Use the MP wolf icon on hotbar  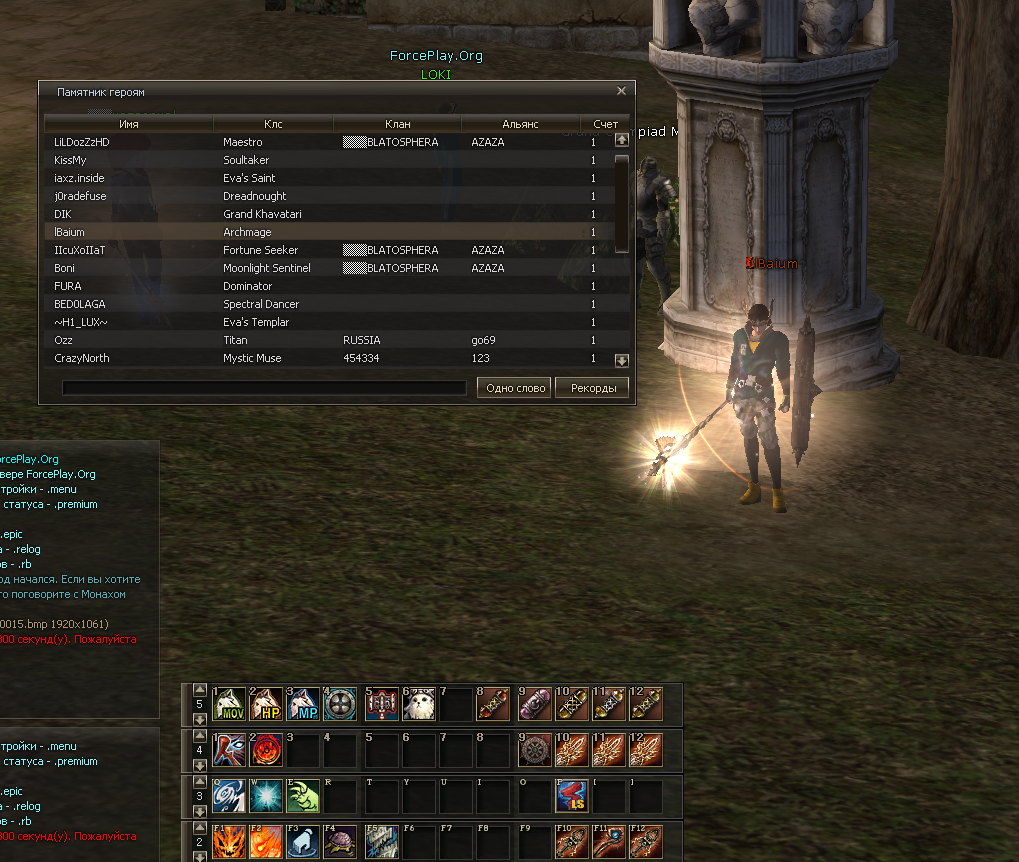click(x=304, y=704)
